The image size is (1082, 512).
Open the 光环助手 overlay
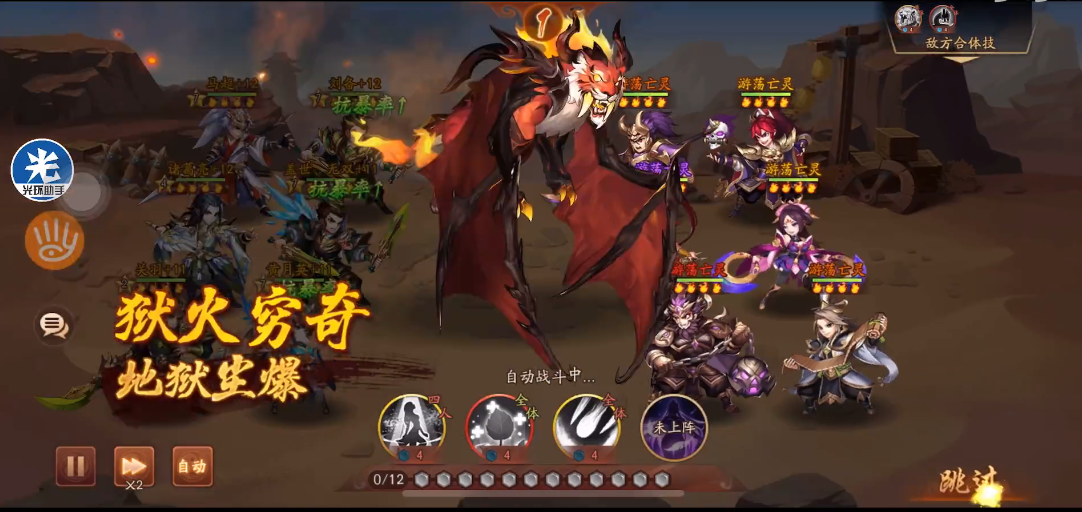click(x=42, y=170)
